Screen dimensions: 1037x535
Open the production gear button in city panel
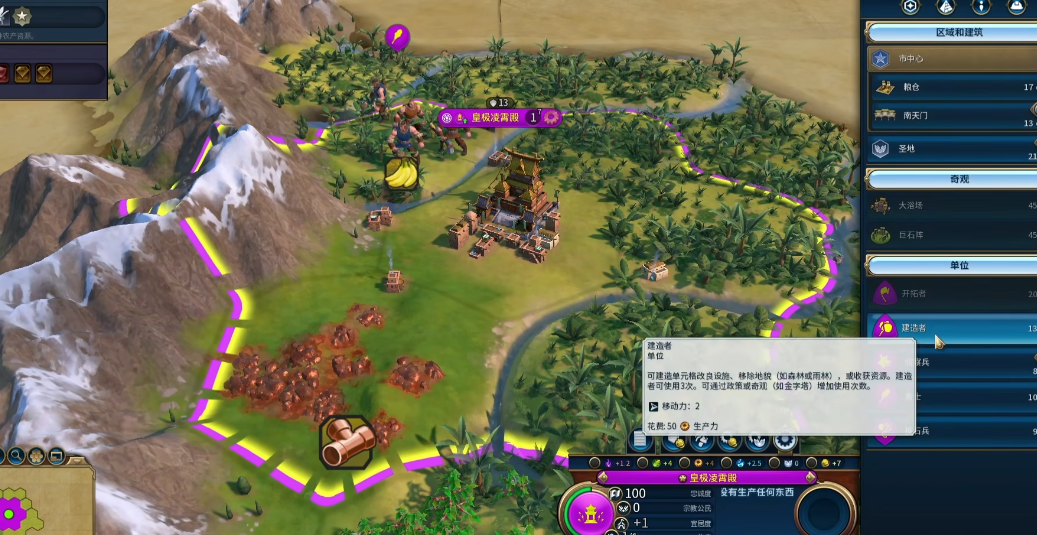(x=787, y=440)
